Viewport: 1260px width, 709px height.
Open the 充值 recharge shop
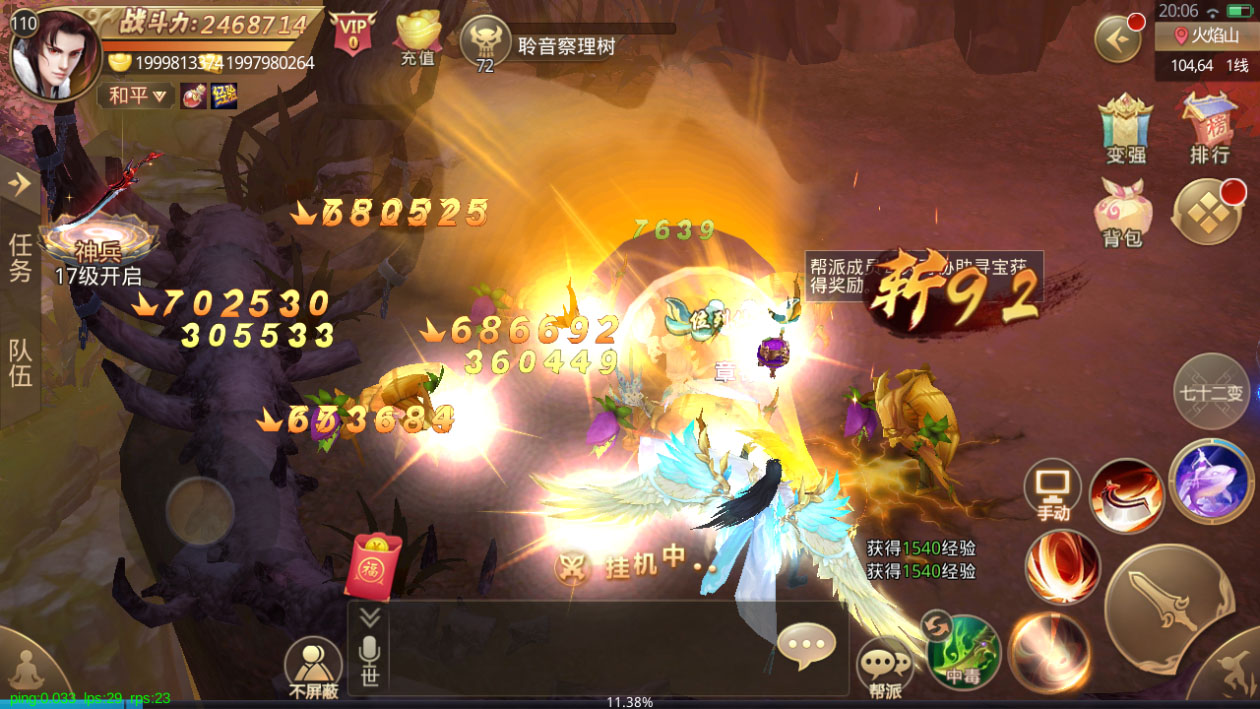[x=418, y=38]
